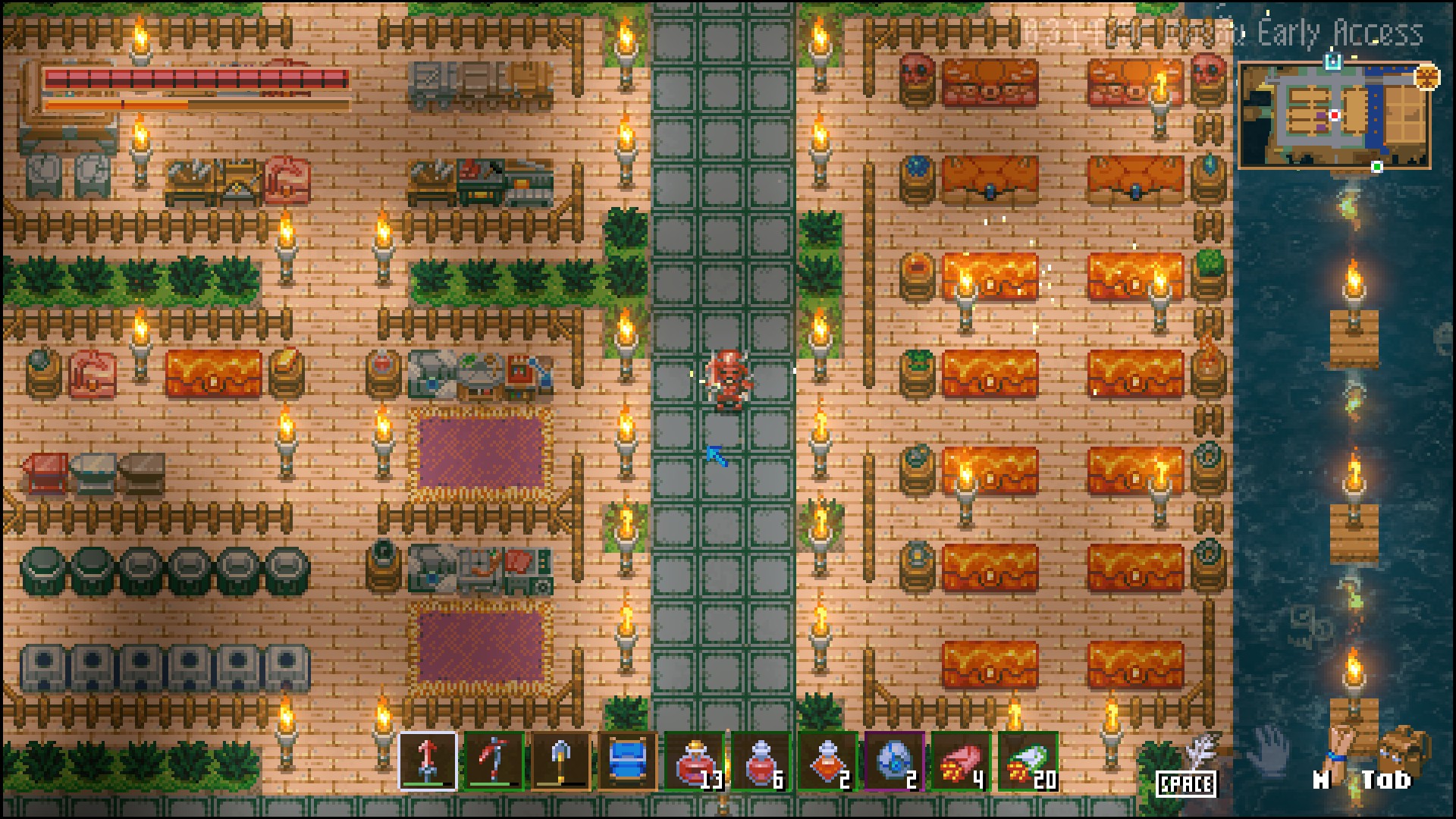Click the grey hand icon
The image size is (1456, 819).
click(1269, 748)
